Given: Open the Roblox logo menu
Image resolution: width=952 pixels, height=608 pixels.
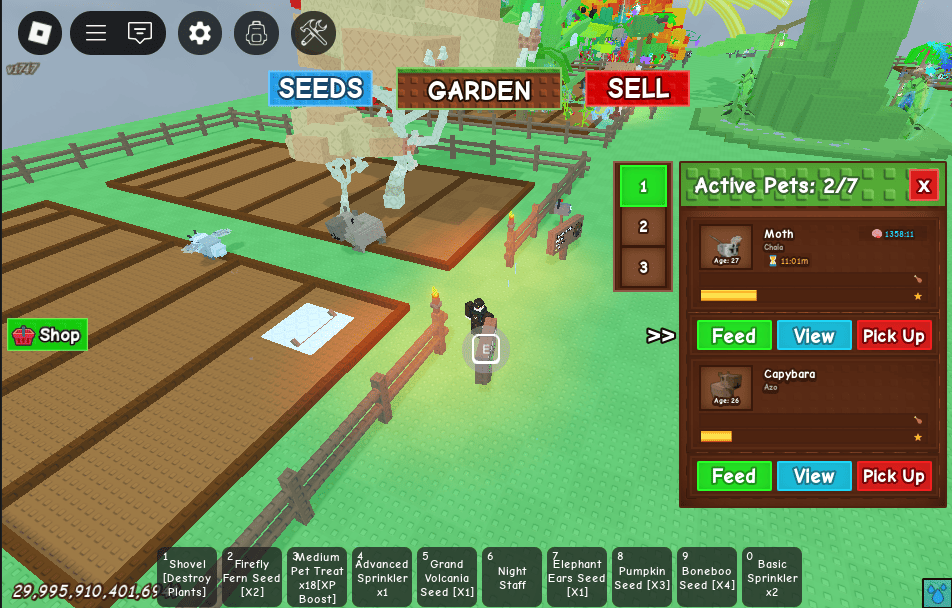Looking at the screenshot, I should pos(40,33).
